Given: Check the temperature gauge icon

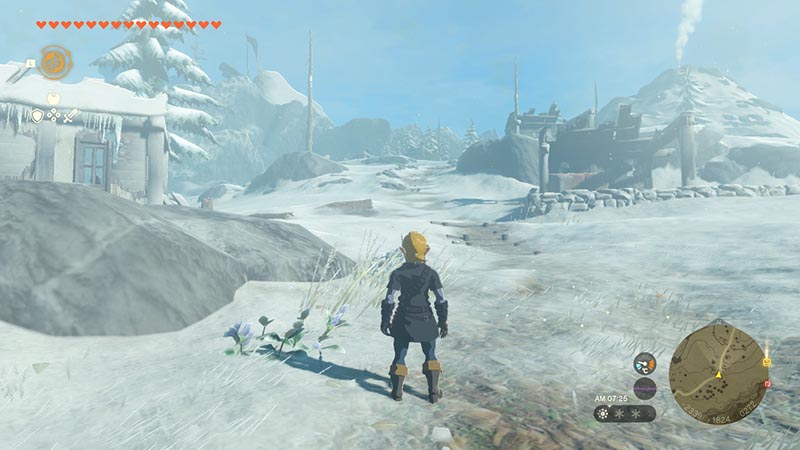Looking at the screenshot, I should tap(645, 365).
